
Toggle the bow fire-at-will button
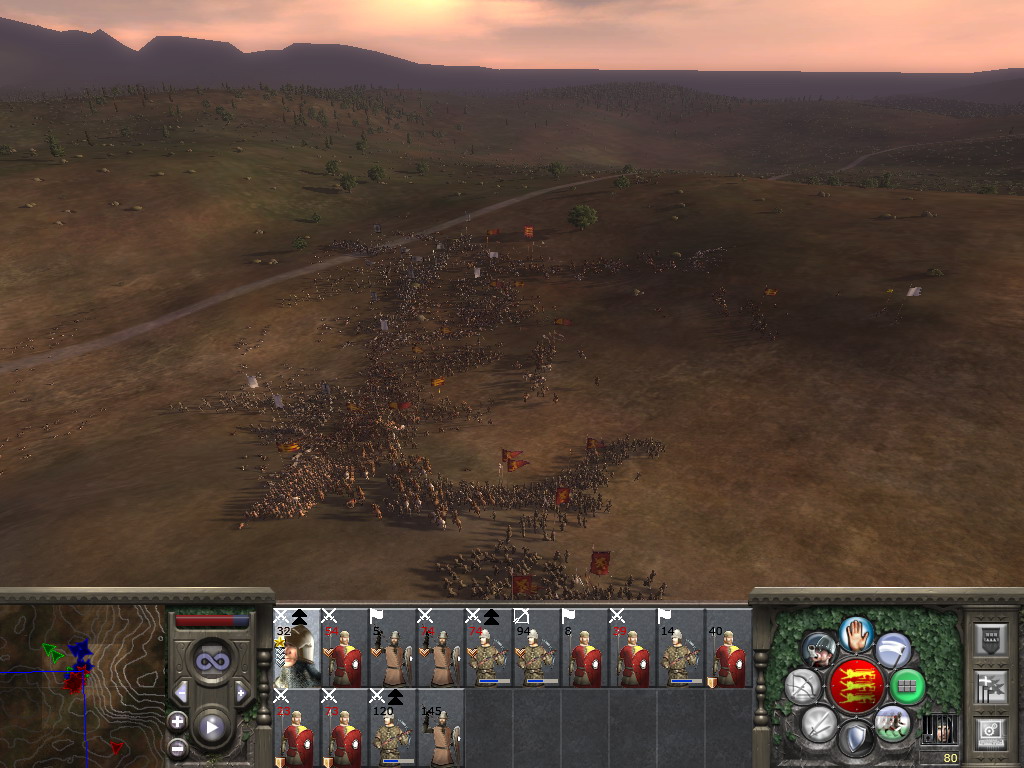[x=803, y=686]
